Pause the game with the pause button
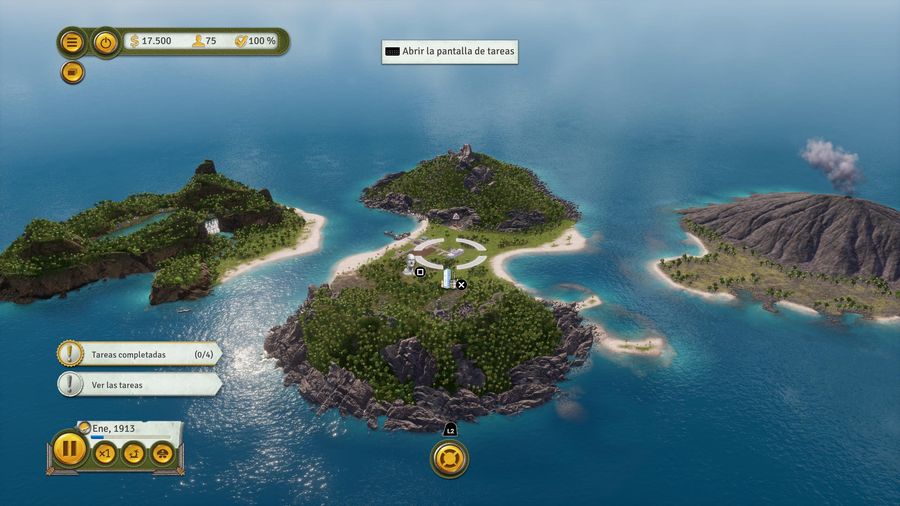This screenshot has width=900, height=506. point(69,449)
